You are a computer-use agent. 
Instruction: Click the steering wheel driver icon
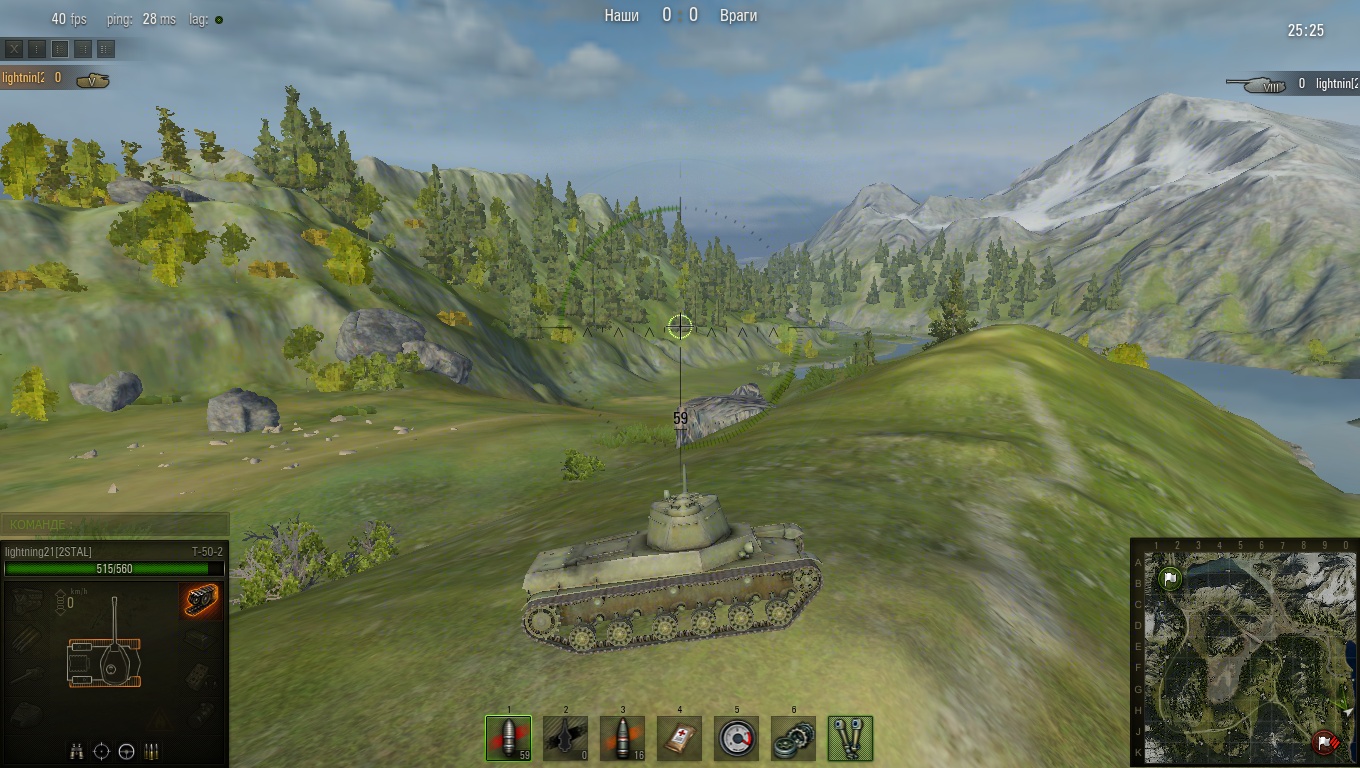coord(126,751)
